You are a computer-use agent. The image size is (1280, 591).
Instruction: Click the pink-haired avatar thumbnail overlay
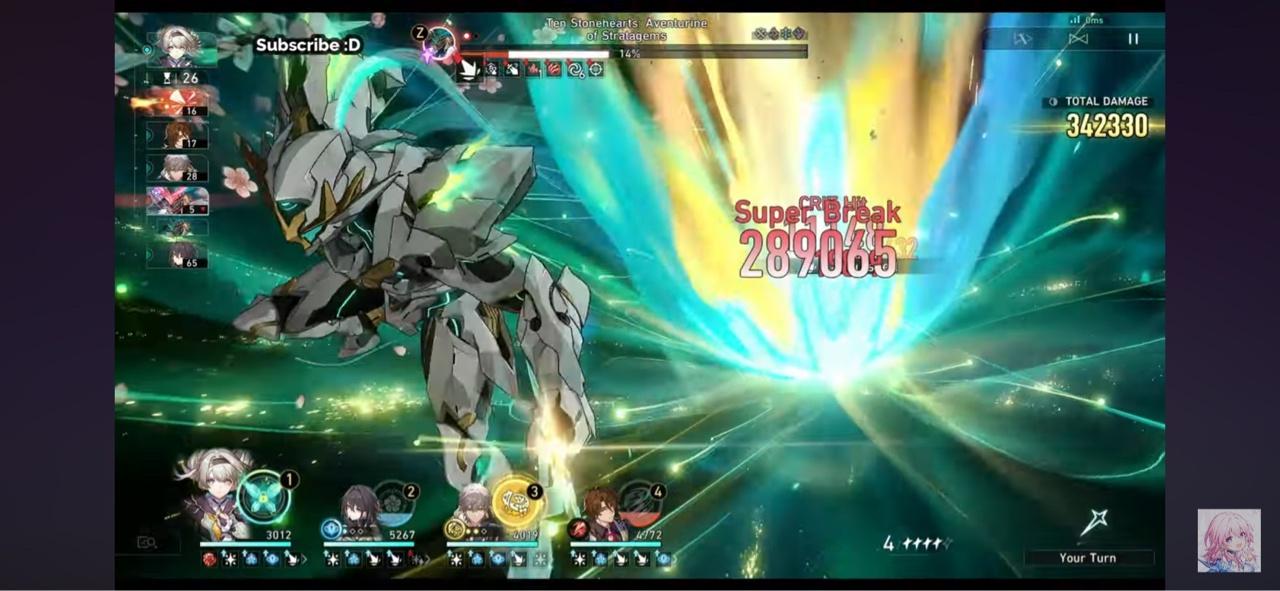click(x=1228, y=540)
